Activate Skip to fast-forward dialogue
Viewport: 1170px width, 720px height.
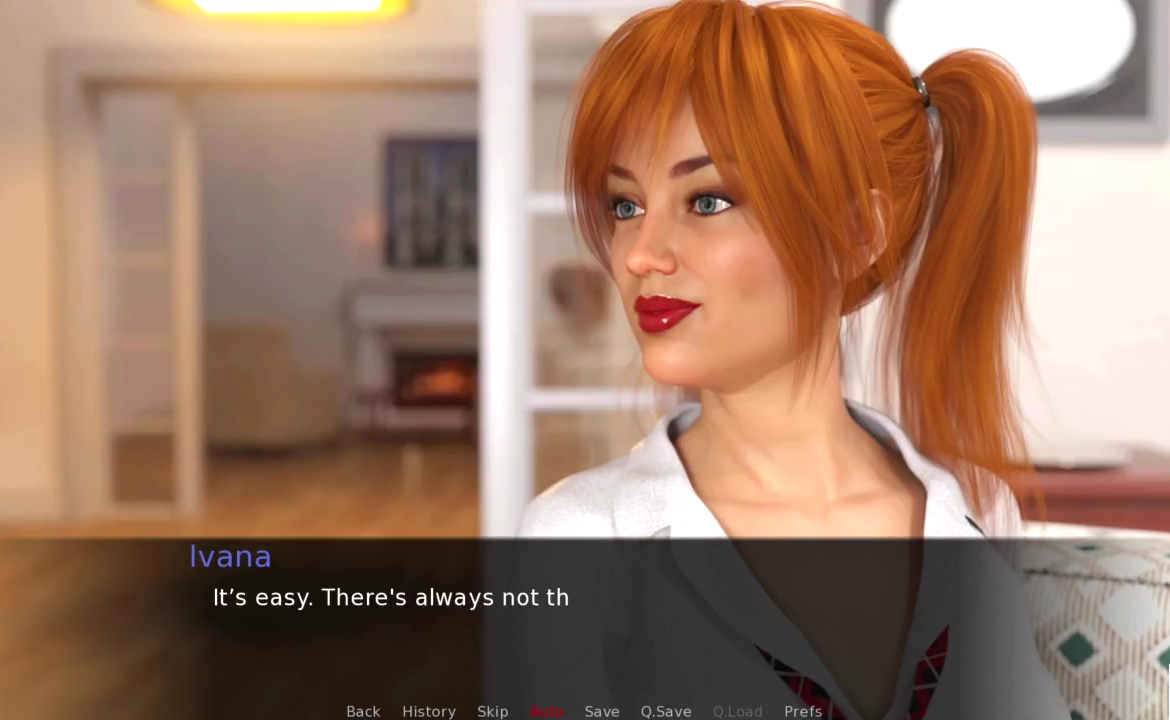tap(493, 711)
